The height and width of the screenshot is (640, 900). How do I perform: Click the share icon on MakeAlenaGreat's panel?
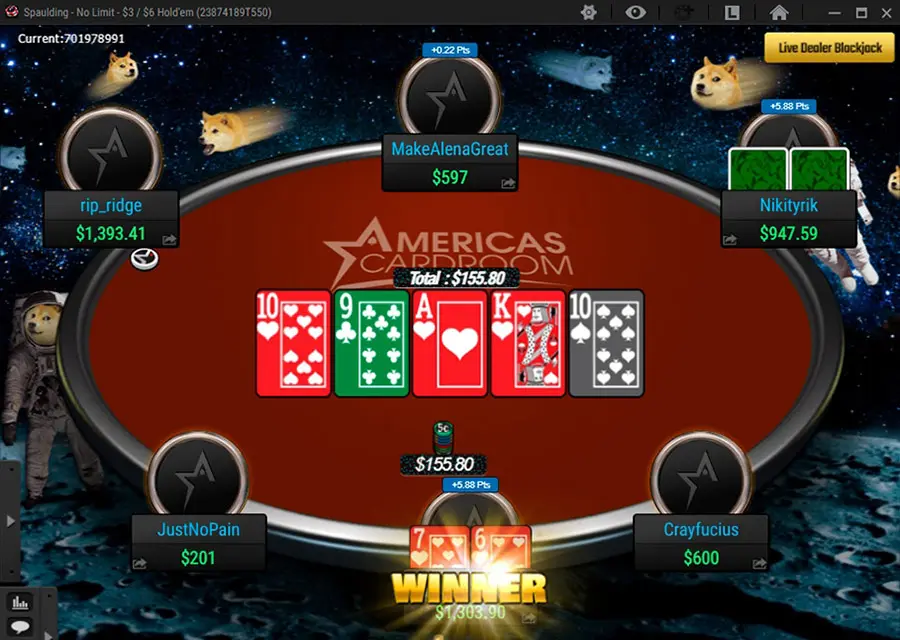pos(508,183)
